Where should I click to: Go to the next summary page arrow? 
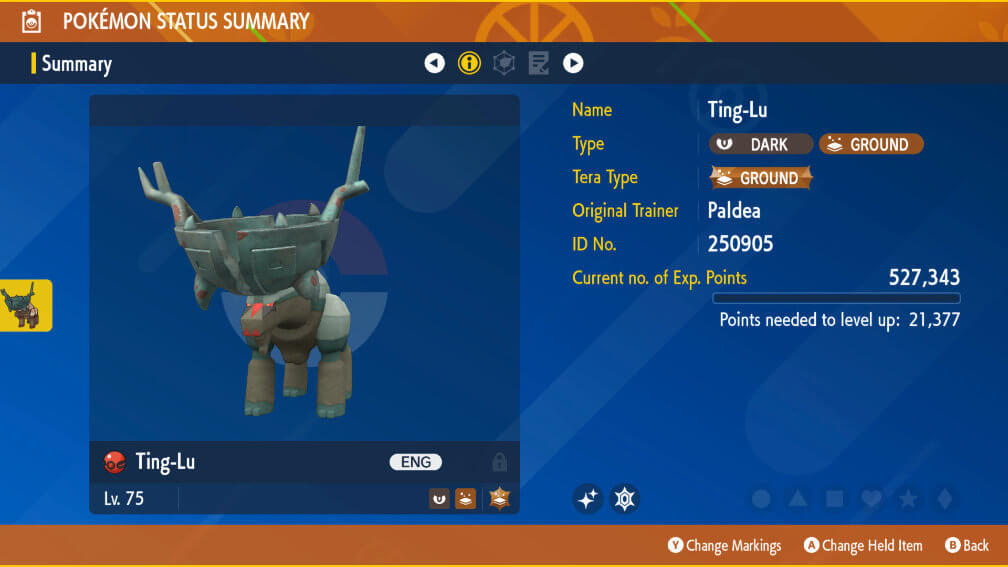pos(573,63)
